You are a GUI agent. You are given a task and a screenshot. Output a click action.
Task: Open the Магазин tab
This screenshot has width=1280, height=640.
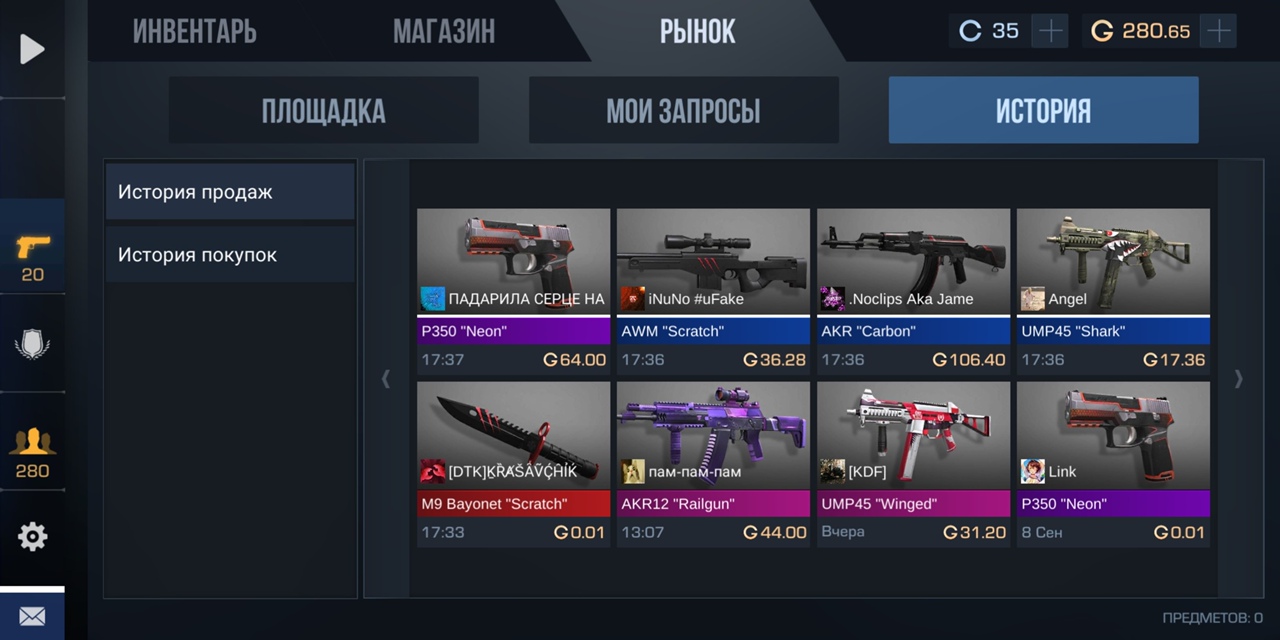pos(443,32)
